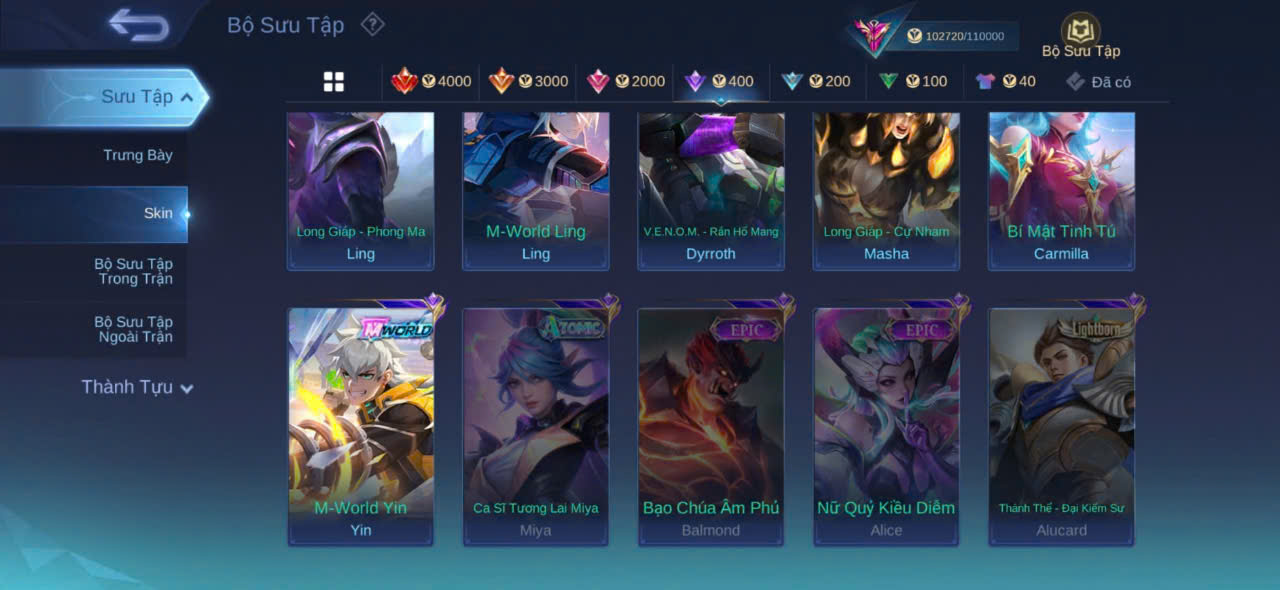The height and width of the screenshot is (590, 1280).
Task: Expand the Thành Tựu section
Action: tap(137, 387)
